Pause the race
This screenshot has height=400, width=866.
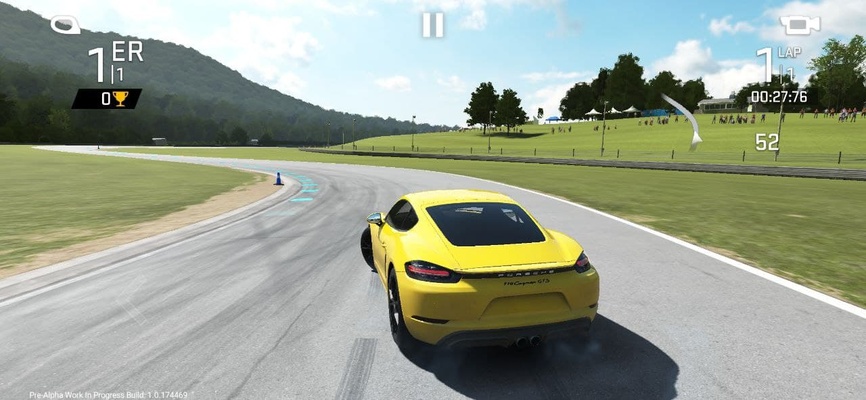432,25
